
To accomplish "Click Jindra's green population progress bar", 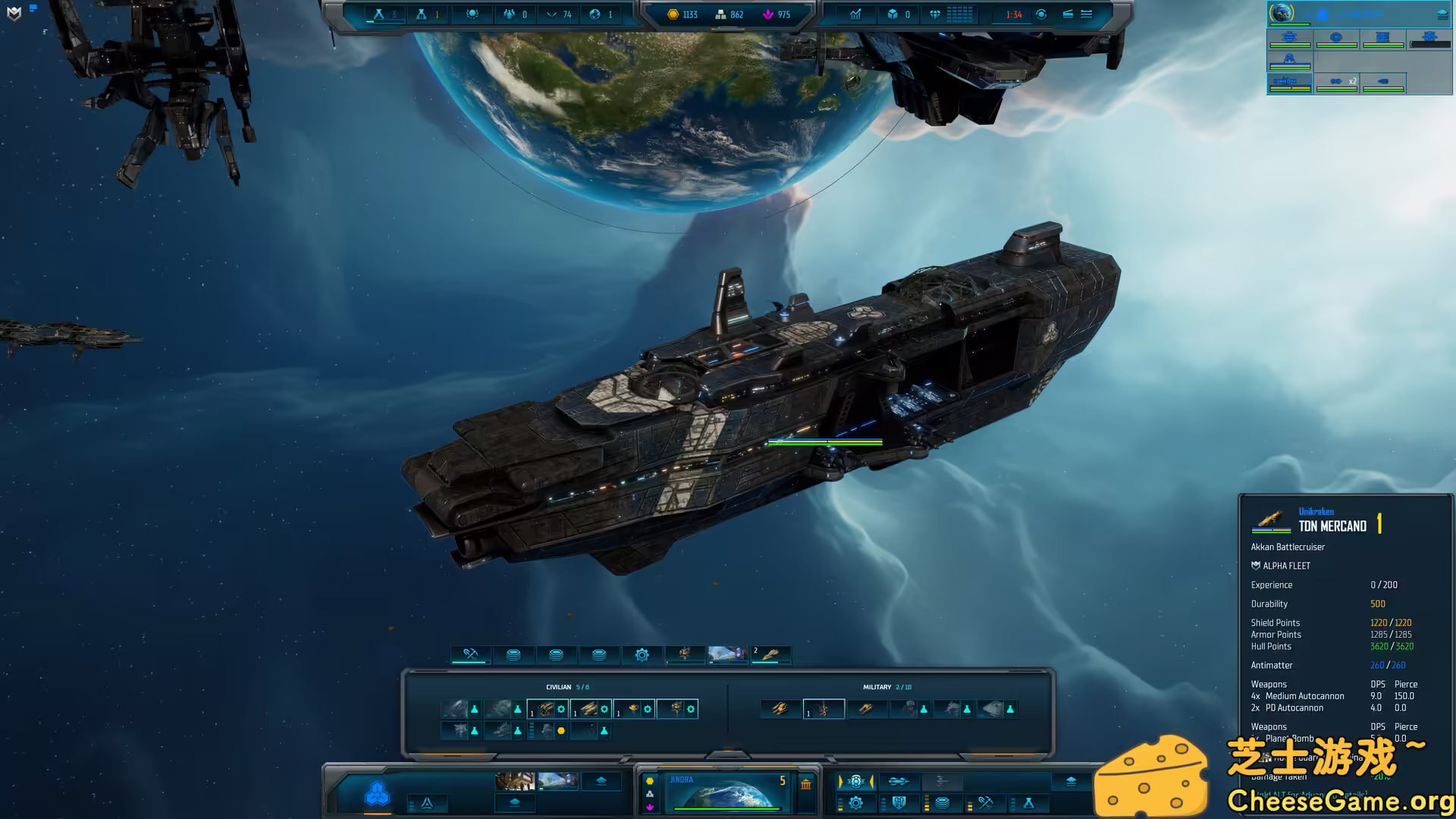I will point(726,809).
